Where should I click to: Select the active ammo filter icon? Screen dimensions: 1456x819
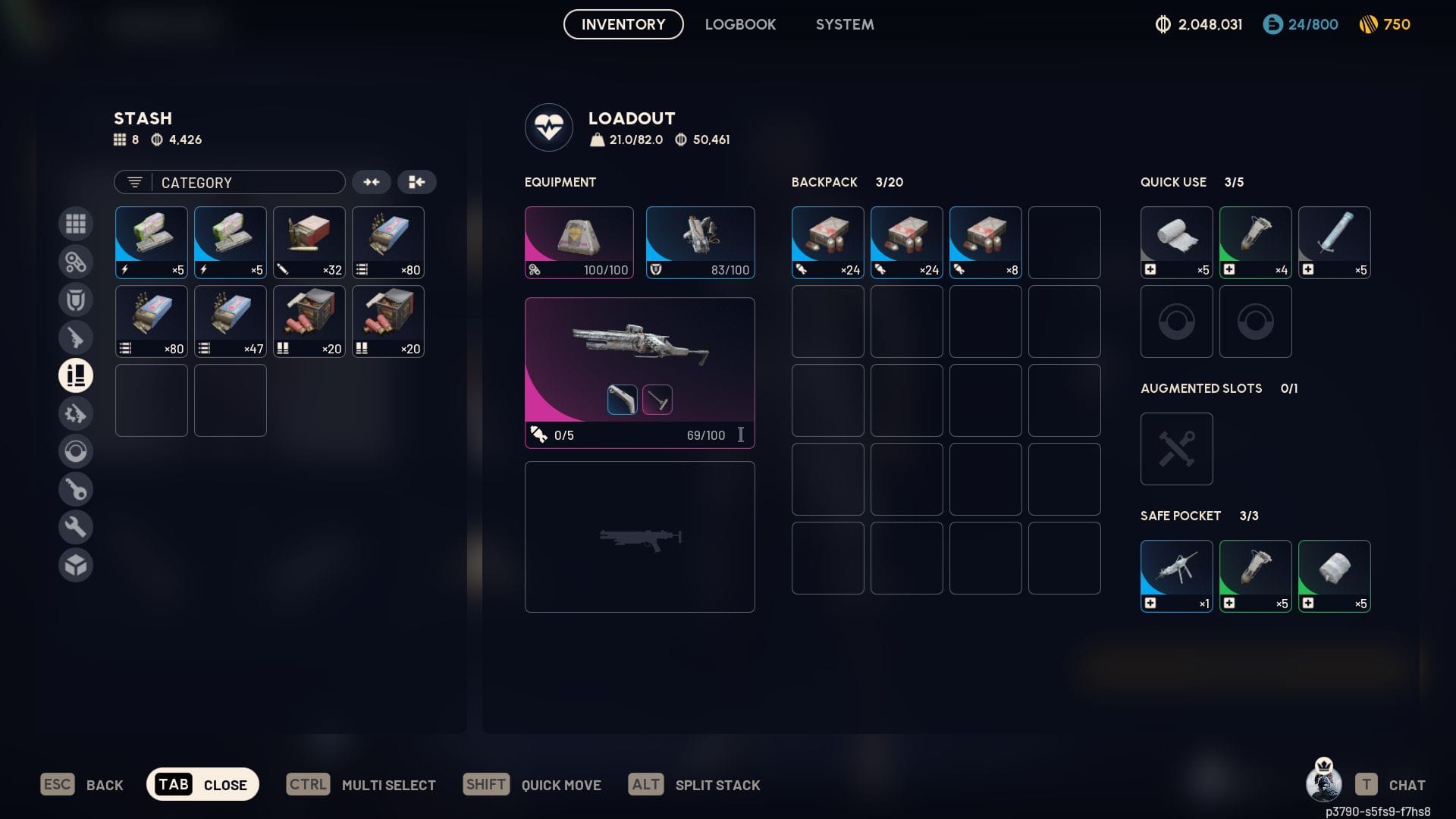(76, 375)
